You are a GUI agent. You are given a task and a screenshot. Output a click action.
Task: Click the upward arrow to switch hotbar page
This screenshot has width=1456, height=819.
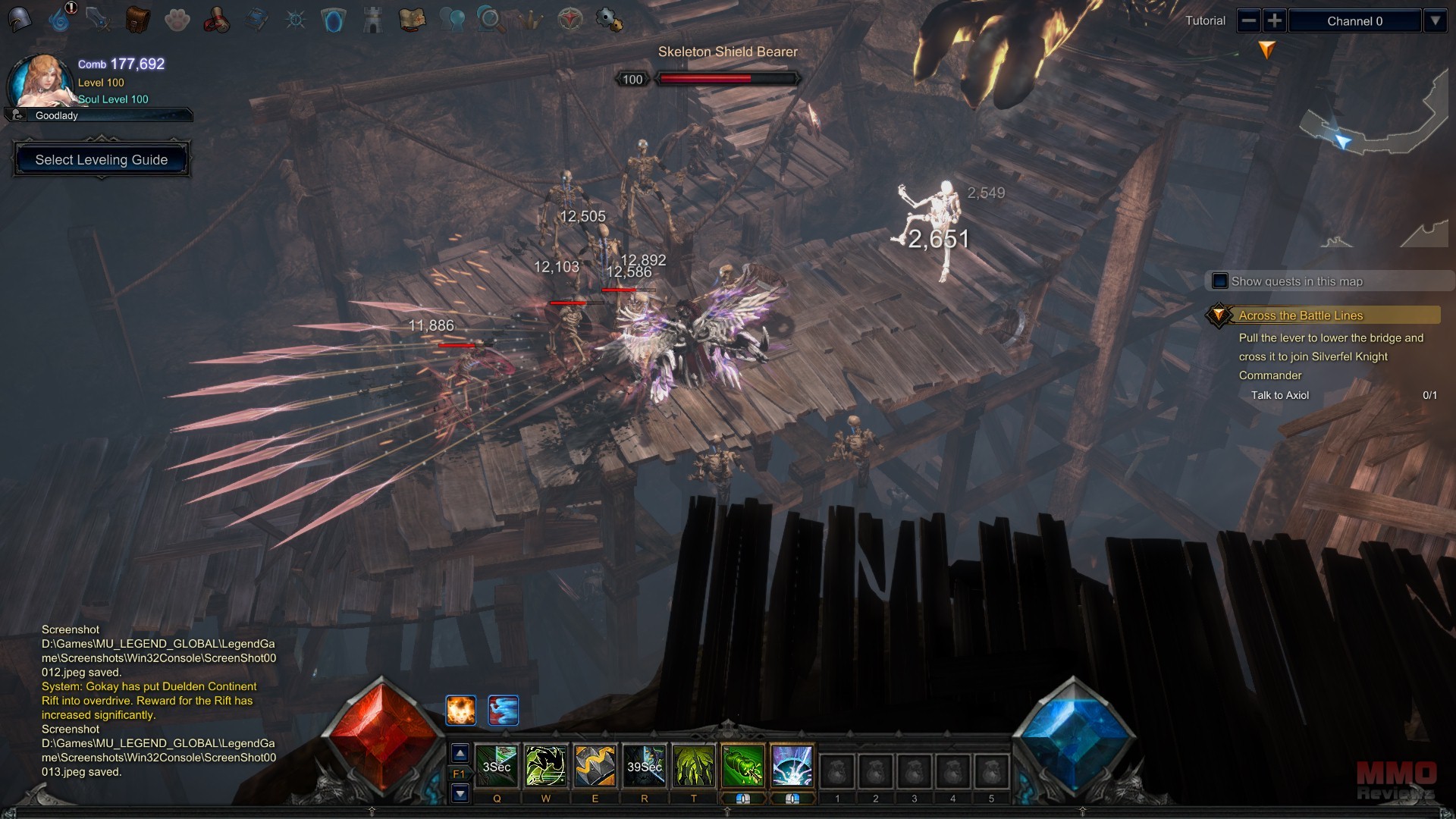pyautogui.click(x=459, y=754)
